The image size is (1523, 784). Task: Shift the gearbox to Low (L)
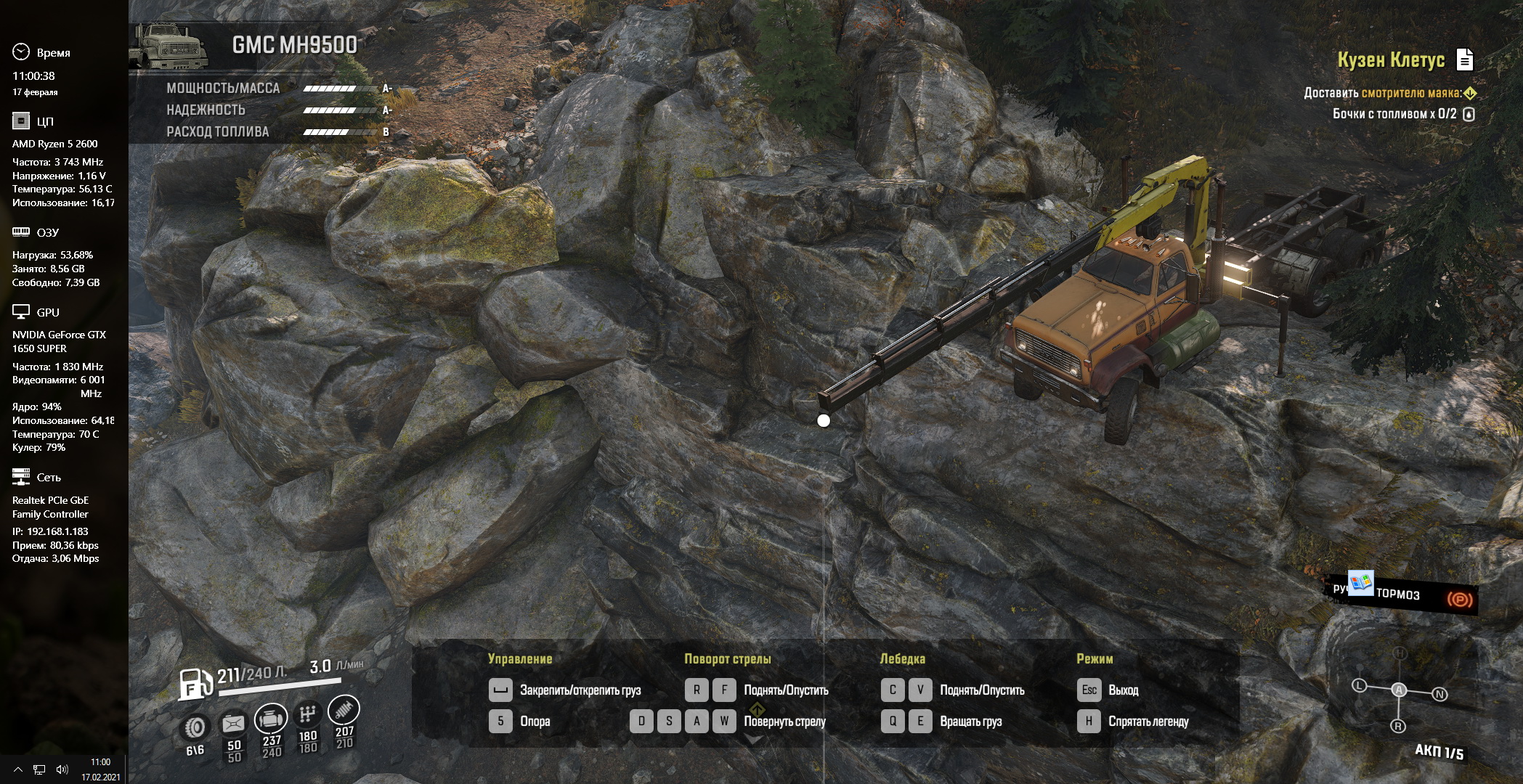click(x=1359, y=685)
